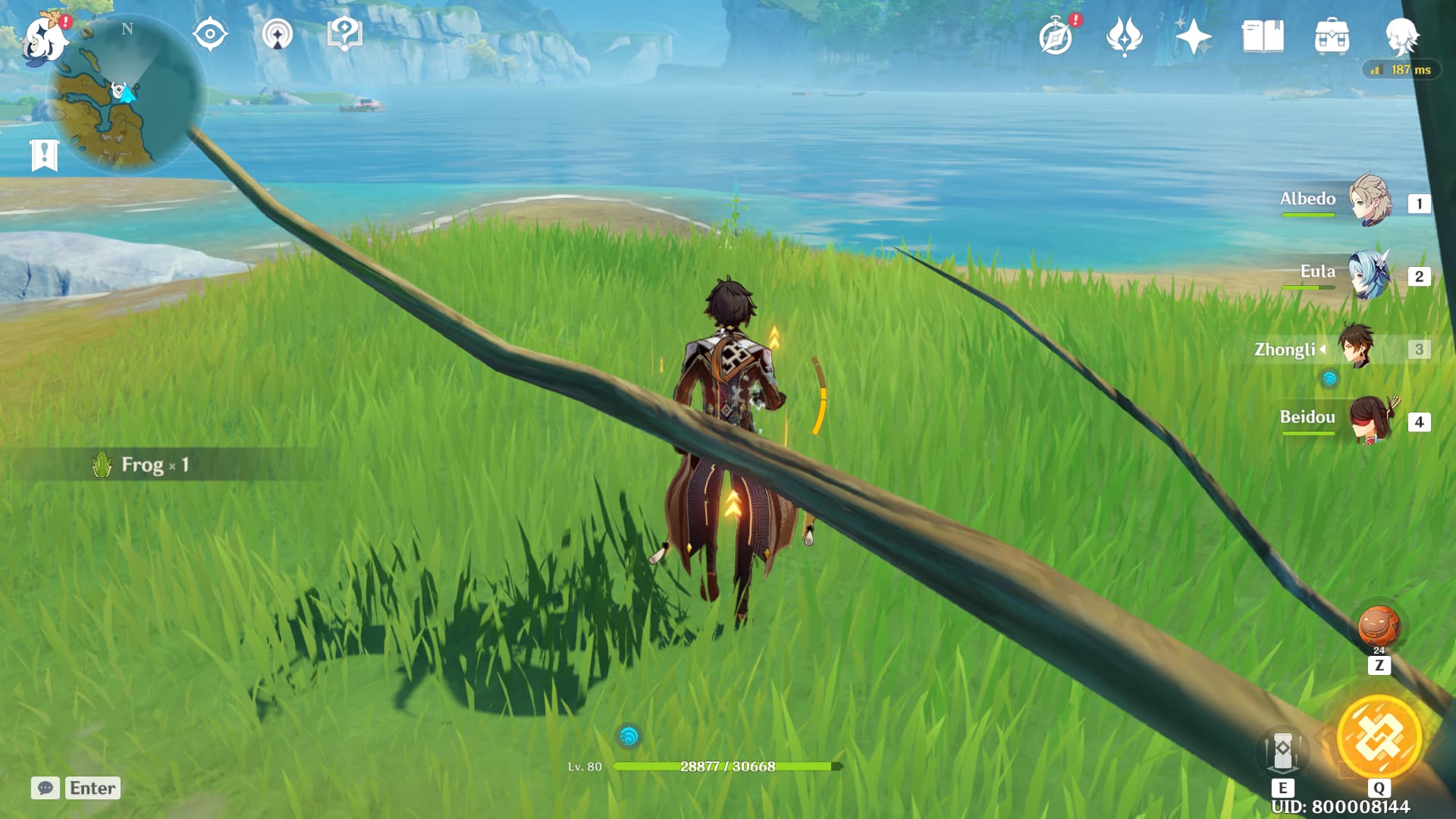Activate Zhongli's elemental skill pillar icon
Image resolution: width=1456 pixels, height=819 pixels.
1282,751
